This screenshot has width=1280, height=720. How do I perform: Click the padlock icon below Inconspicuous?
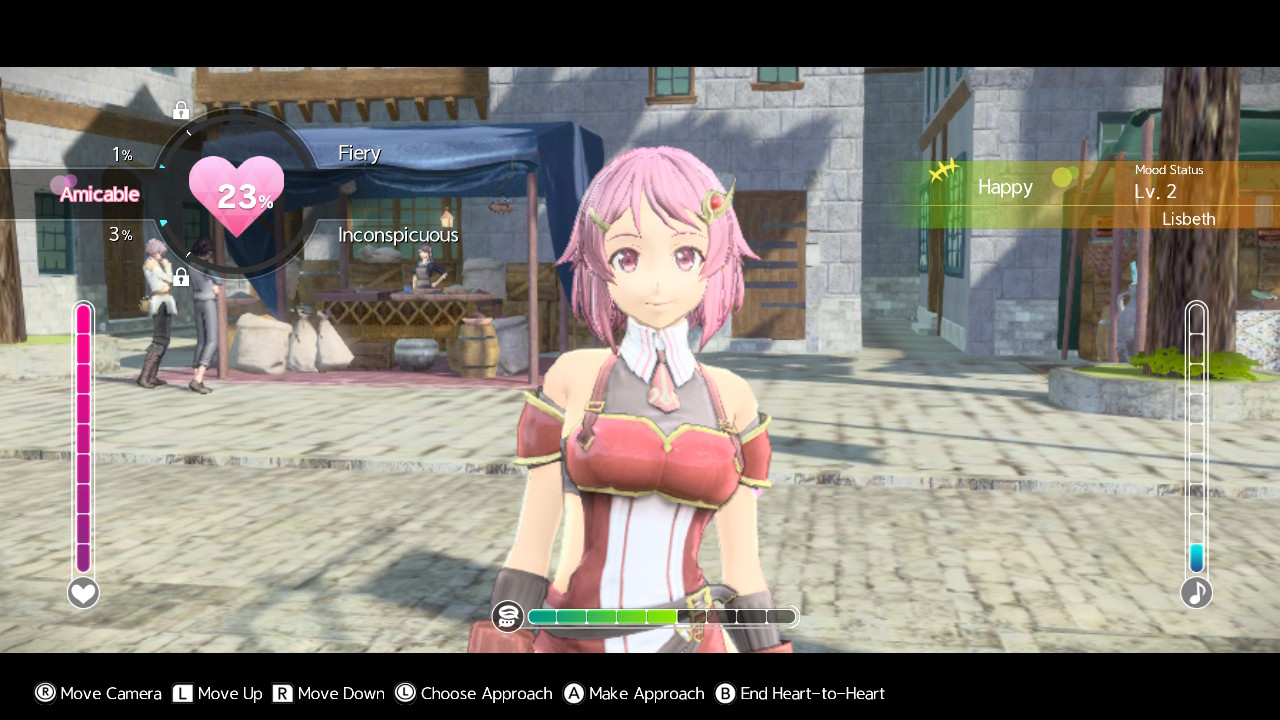pos(181,277)
